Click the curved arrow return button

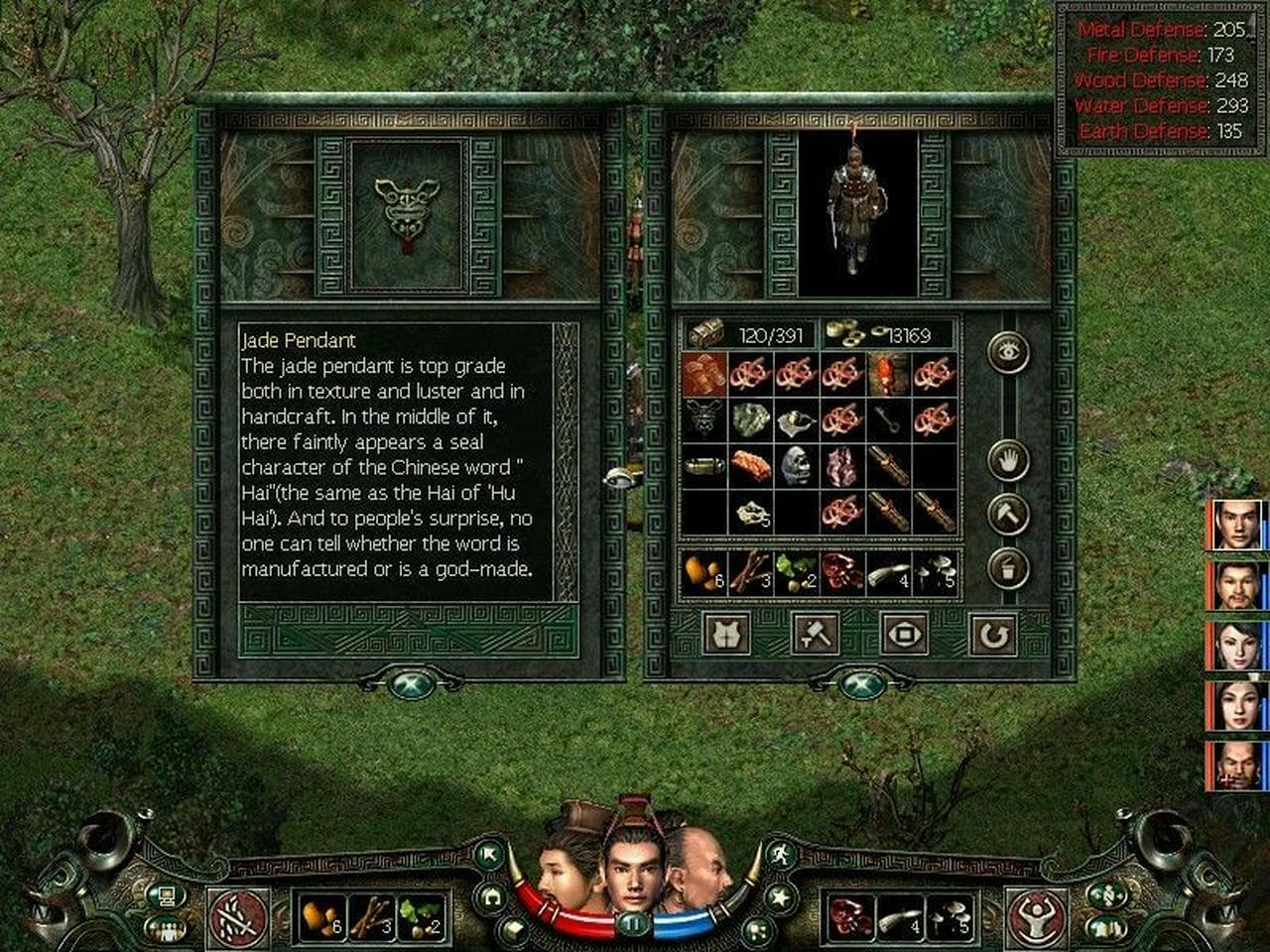[x=993, y=634]
